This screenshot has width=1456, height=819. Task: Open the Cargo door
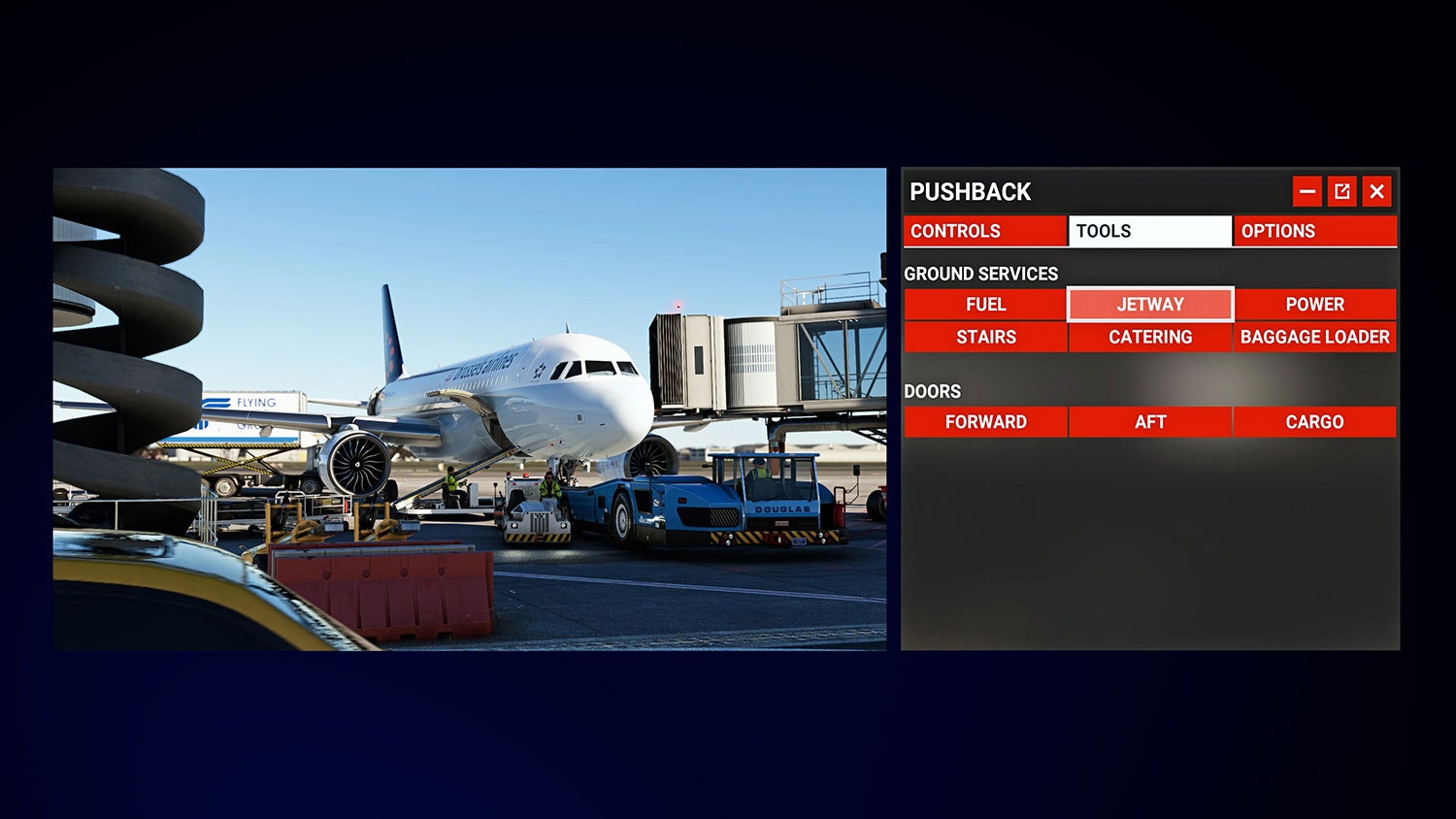[x=1314, y=422]
